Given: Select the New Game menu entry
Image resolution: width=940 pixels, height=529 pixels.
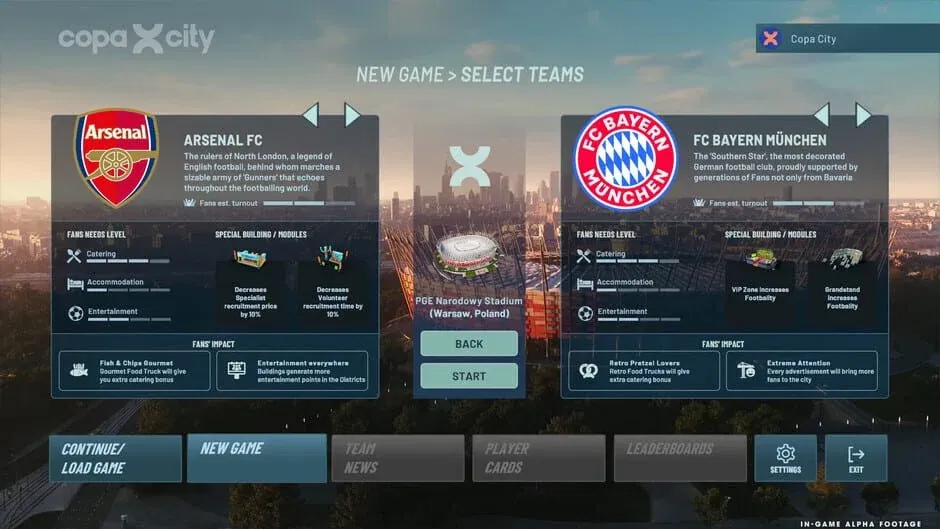Looking at the screenshot, I should pyautogui.click(x=257, y=458).
